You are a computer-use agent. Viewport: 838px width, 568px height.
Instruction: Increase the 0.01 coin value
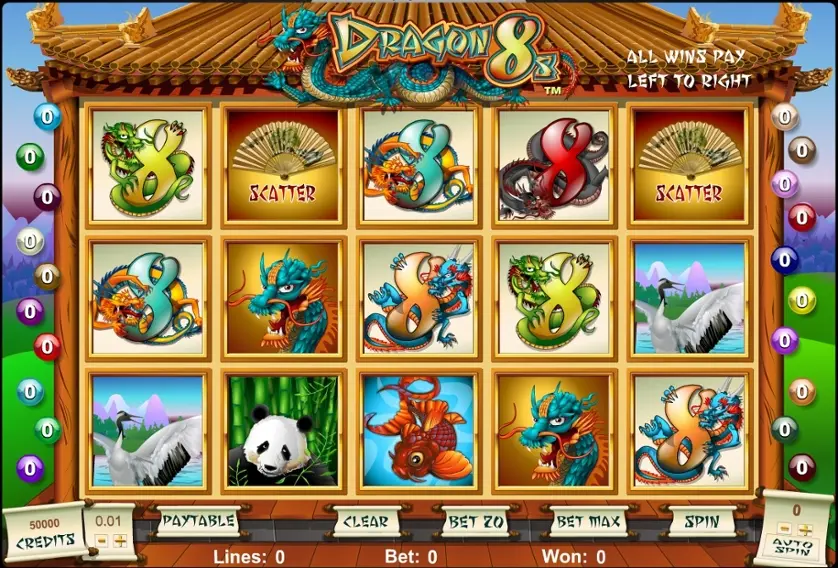click(120, 541)
